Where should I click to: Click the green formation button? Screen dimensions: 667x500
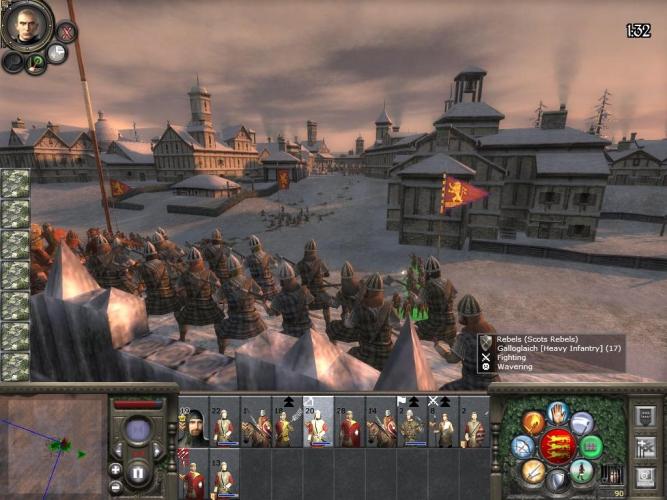point(592,446)
